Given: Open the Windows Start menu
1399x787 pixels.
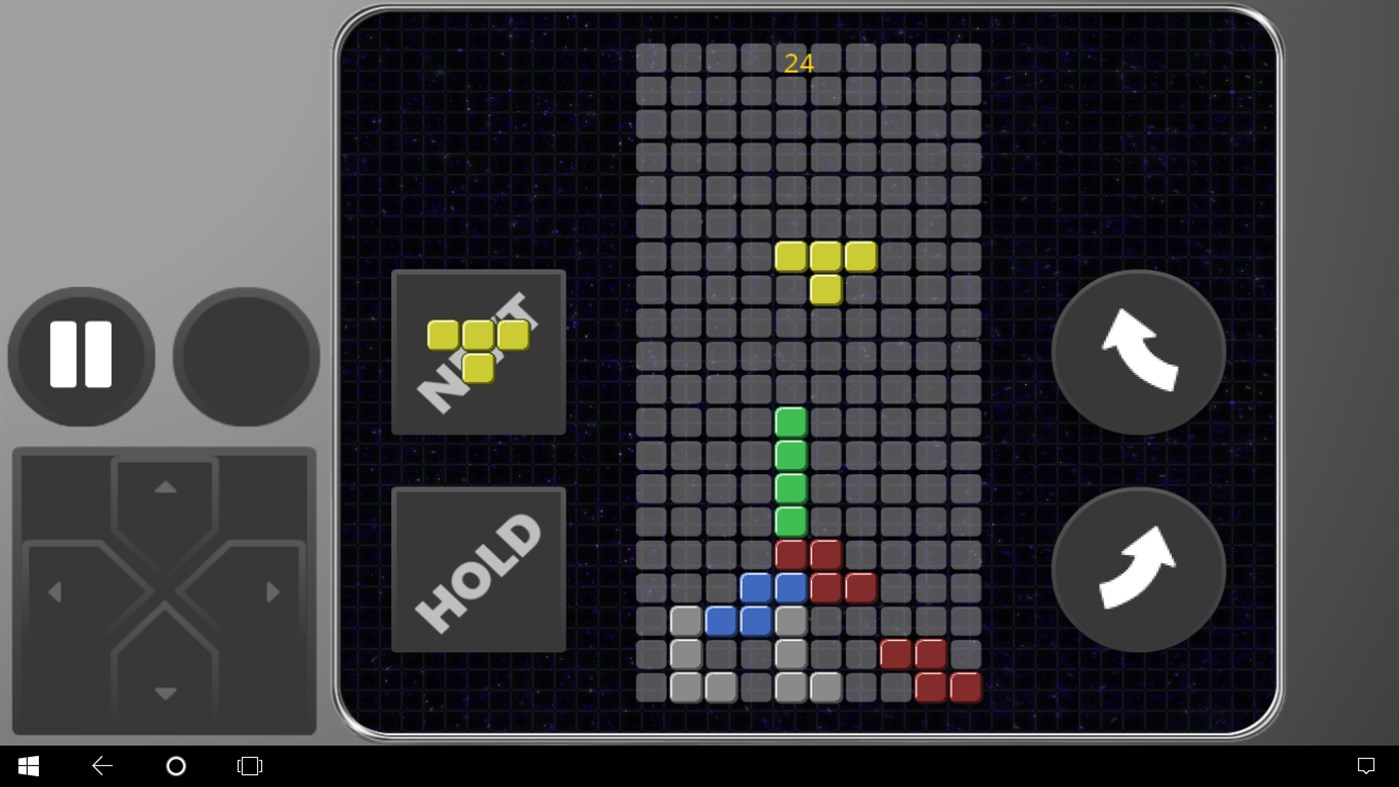Looking at the screenshot, I should pyautogui.click(x=27, y=765).
